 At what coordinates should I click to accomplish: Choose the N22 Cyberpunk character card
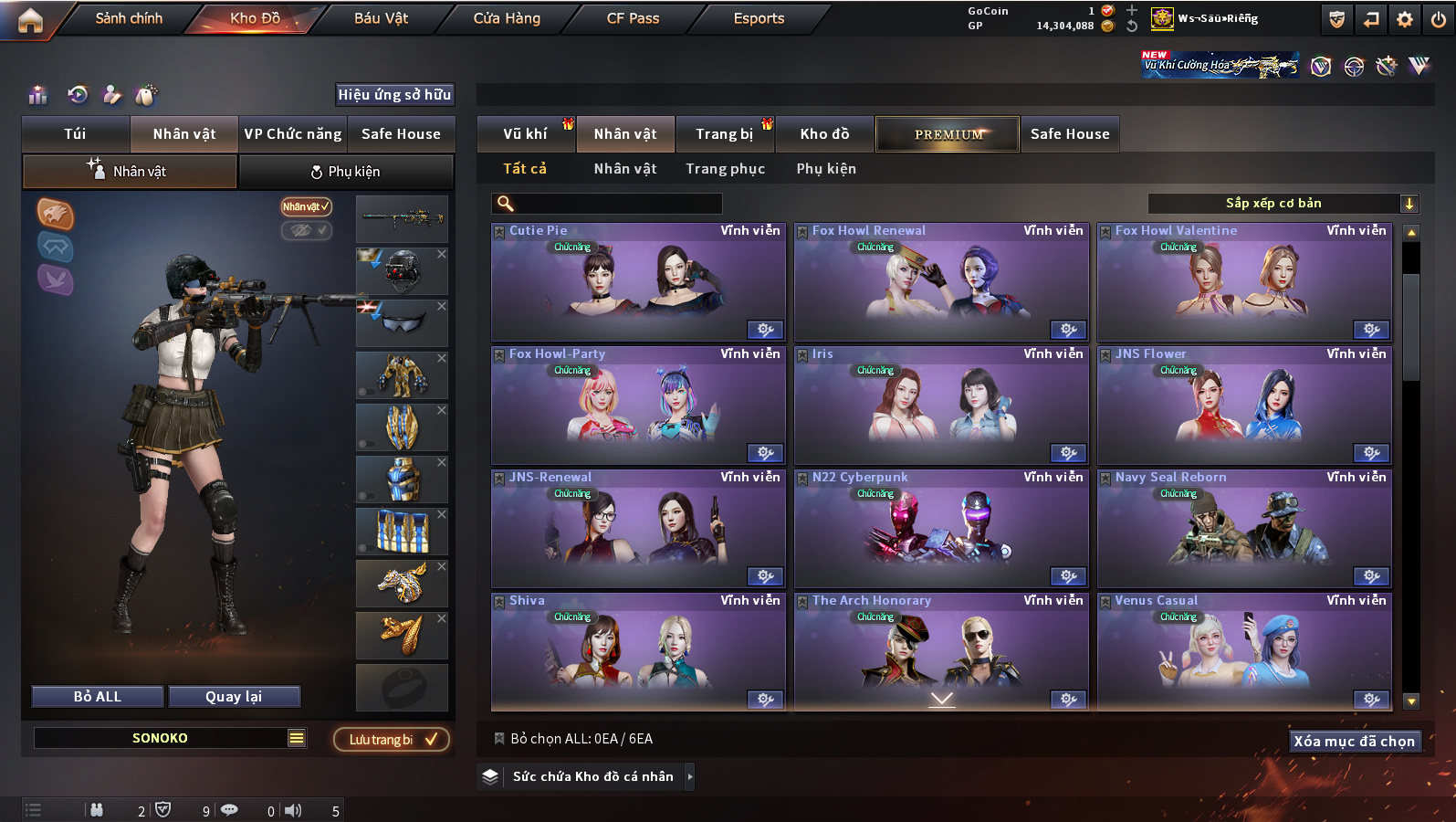[x=941, y=530]
